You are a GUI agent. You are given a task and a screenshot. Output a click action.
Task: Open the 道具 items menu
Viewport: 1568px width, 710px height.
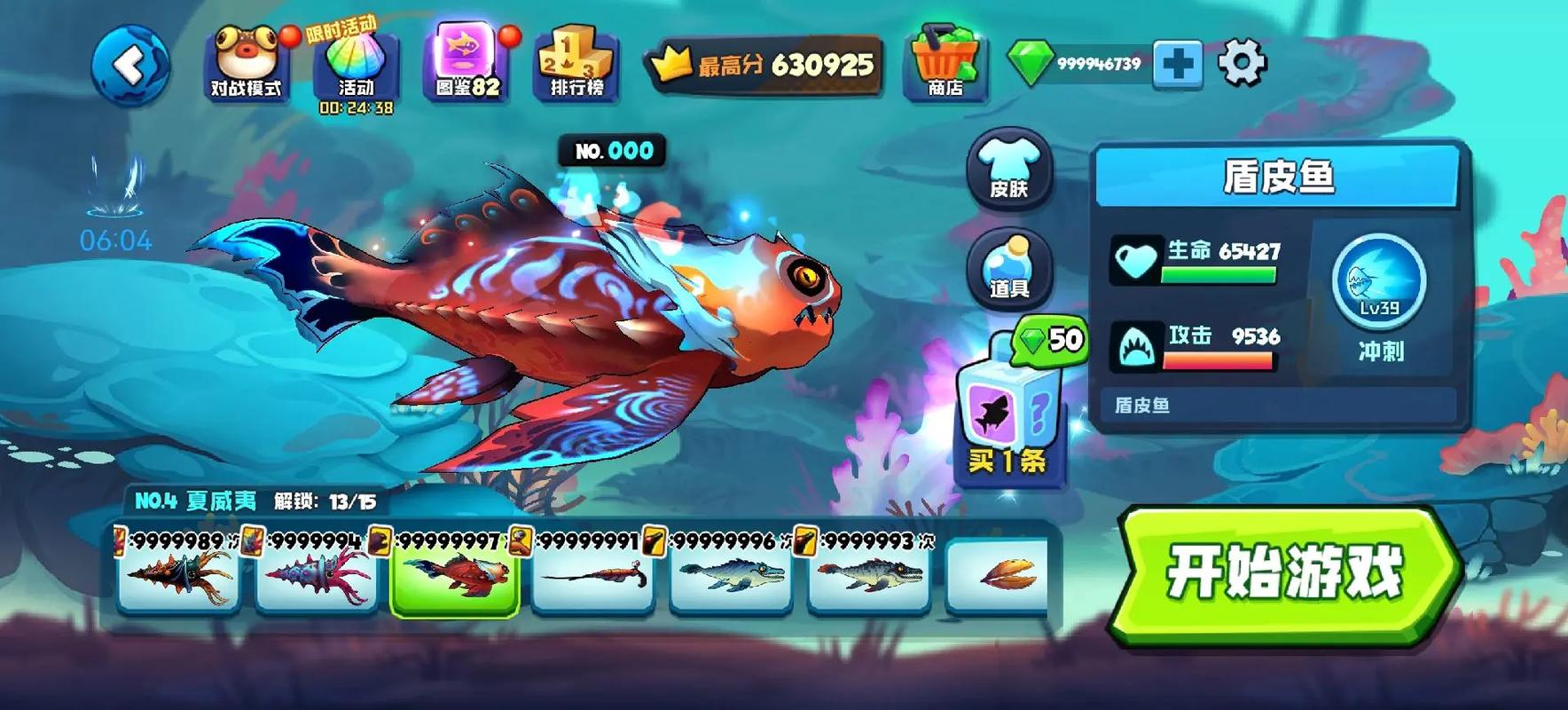pyautogui.click(x=1009, y=268)
